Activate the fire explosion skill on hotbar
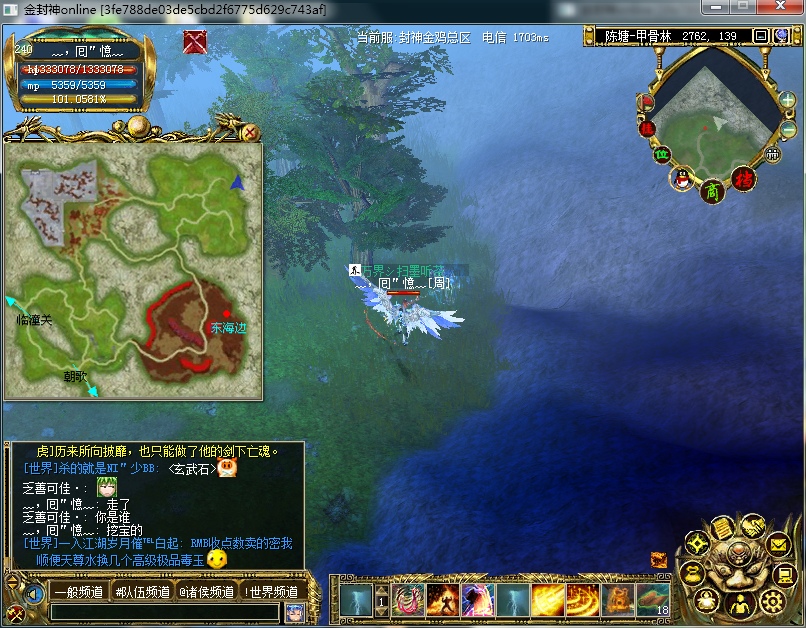The image size is (806, 628). pos(444,600)
